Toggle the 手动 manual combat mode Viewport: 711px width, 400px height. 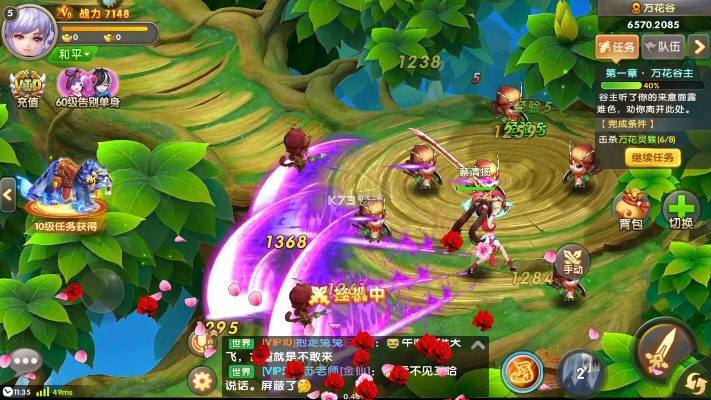(572, 261)
